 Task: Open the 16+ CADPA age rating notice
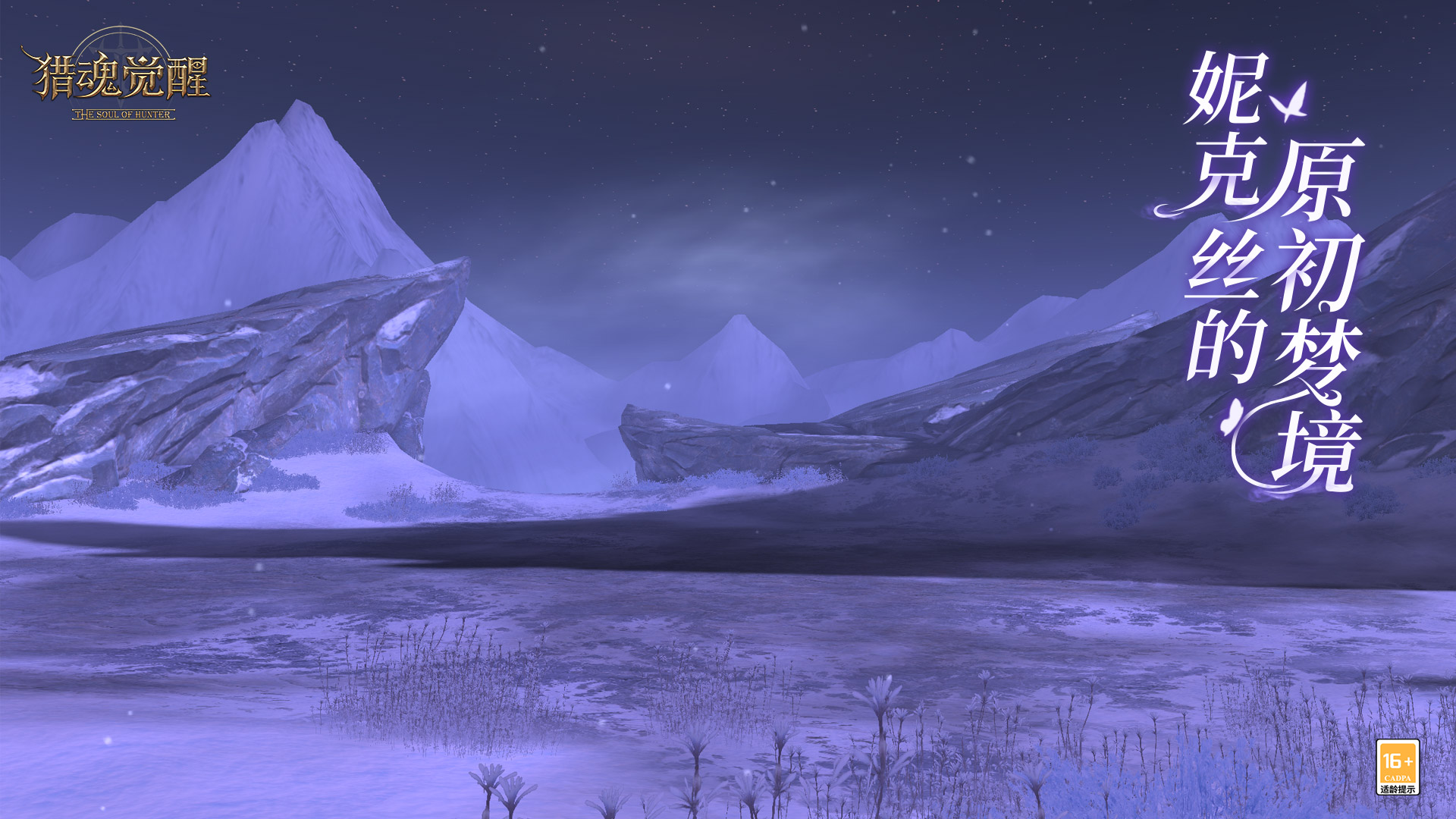[x=1397, y=767]
